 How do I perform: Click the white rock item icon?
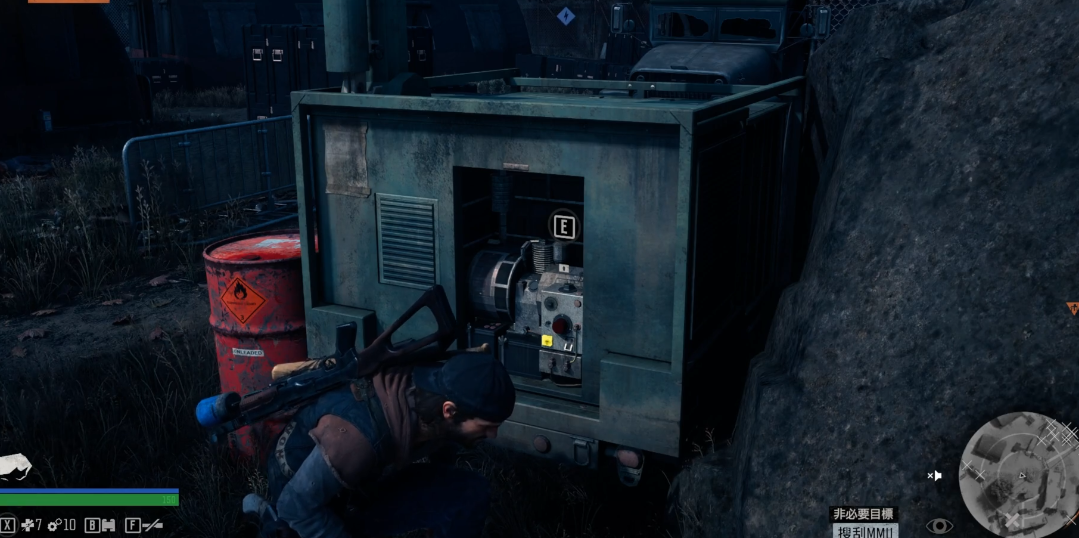15,467
